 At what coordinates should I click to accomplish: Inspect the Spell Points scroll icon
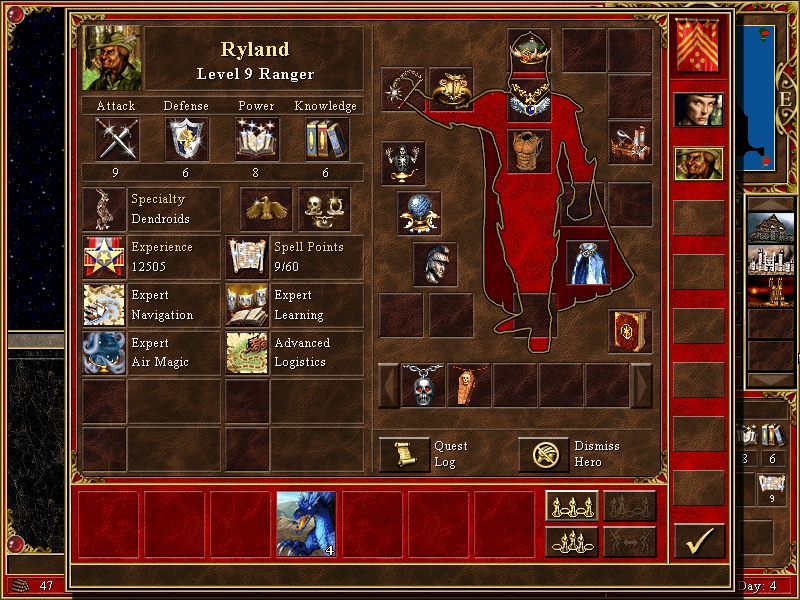click(x=246, y=257)
